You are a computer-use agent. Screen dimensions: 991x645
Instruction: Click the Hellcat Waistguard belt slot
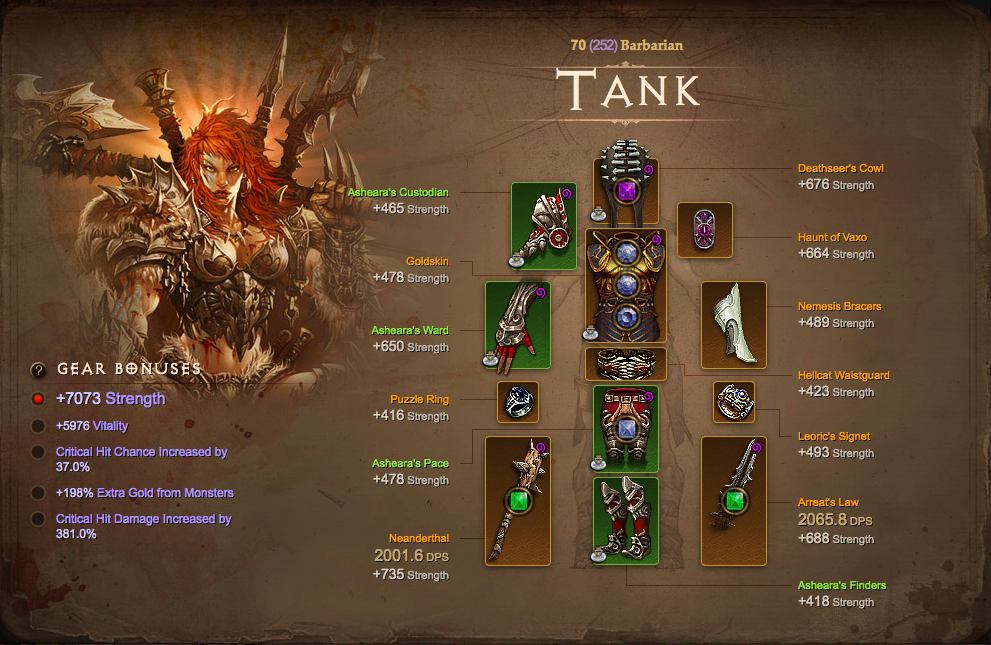click(x=626, y=364)
